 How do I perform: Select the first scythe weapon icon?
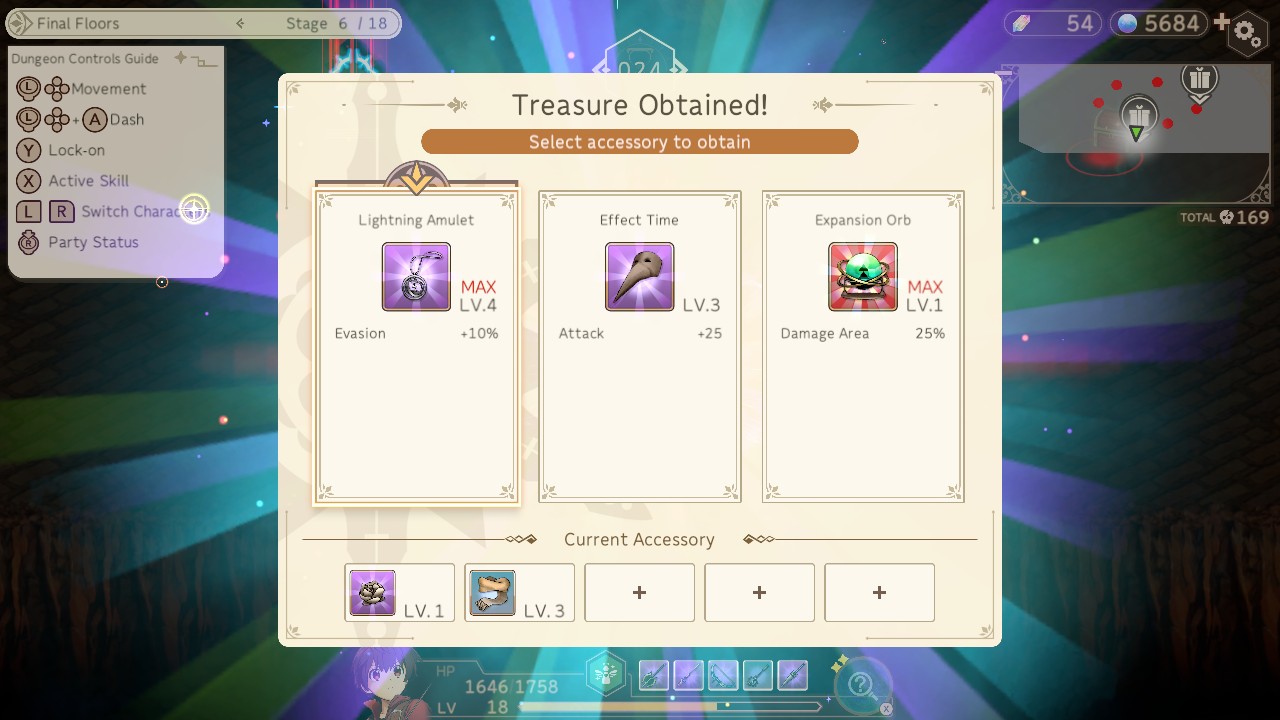click(x=653, y=675)
